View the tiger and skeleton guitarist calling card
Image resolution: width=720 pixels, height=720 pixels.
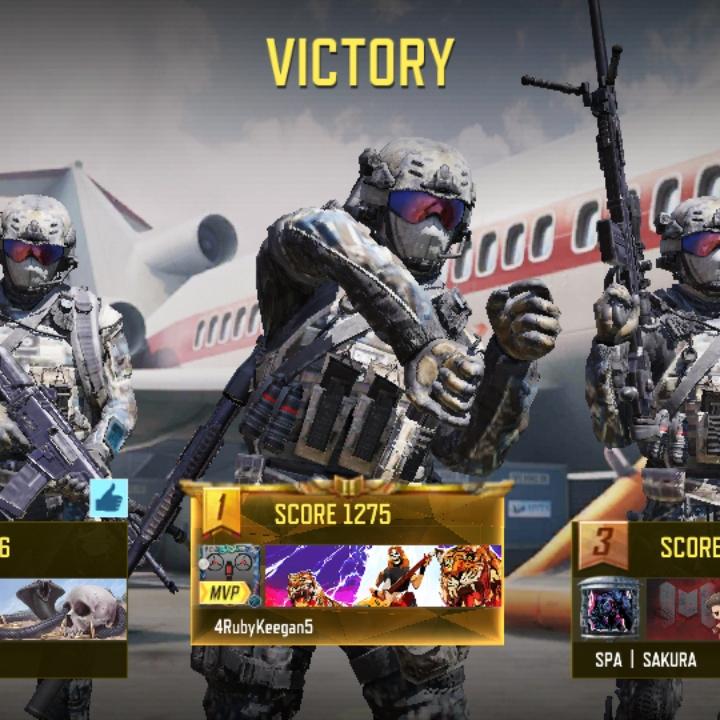(x=383, y=576)
